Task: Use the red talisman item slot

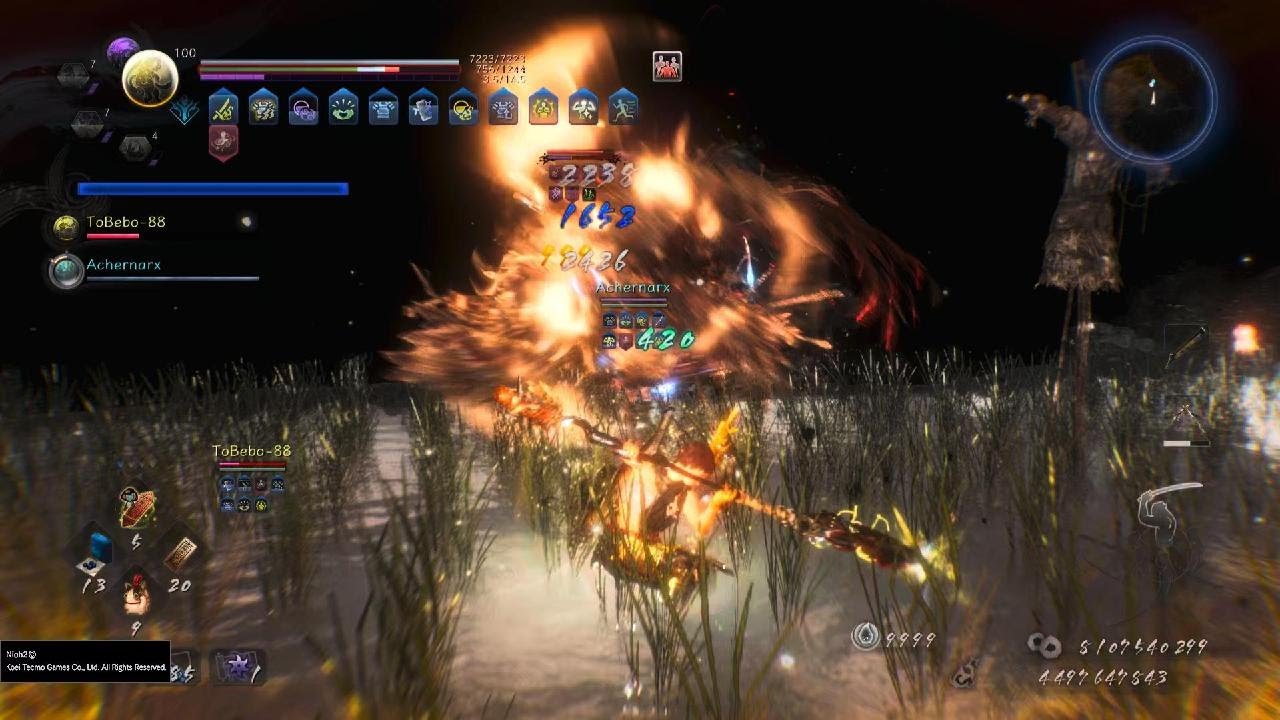Action: [137, 508]
